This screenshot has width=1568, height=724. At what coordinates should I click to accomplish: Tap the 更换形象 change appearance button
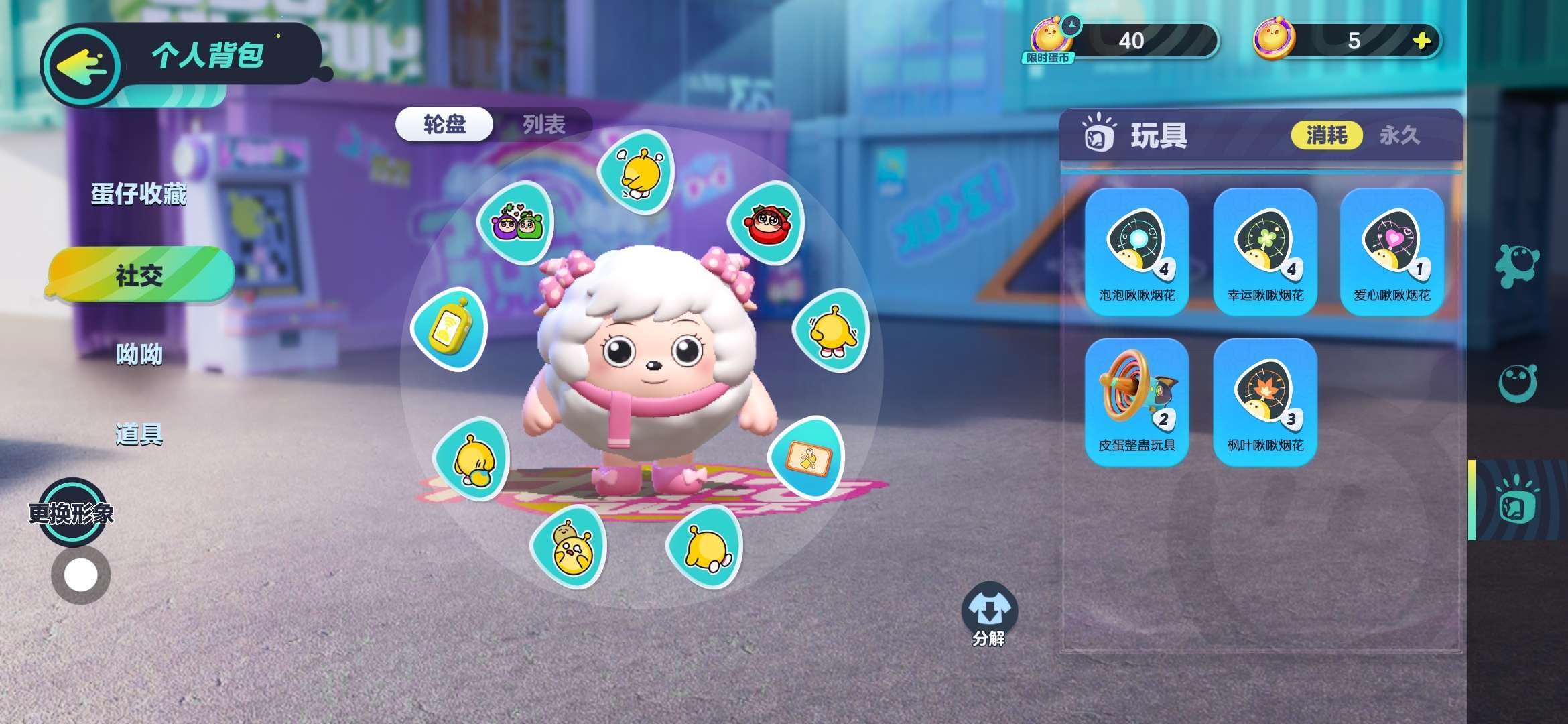tap(71, 514)
